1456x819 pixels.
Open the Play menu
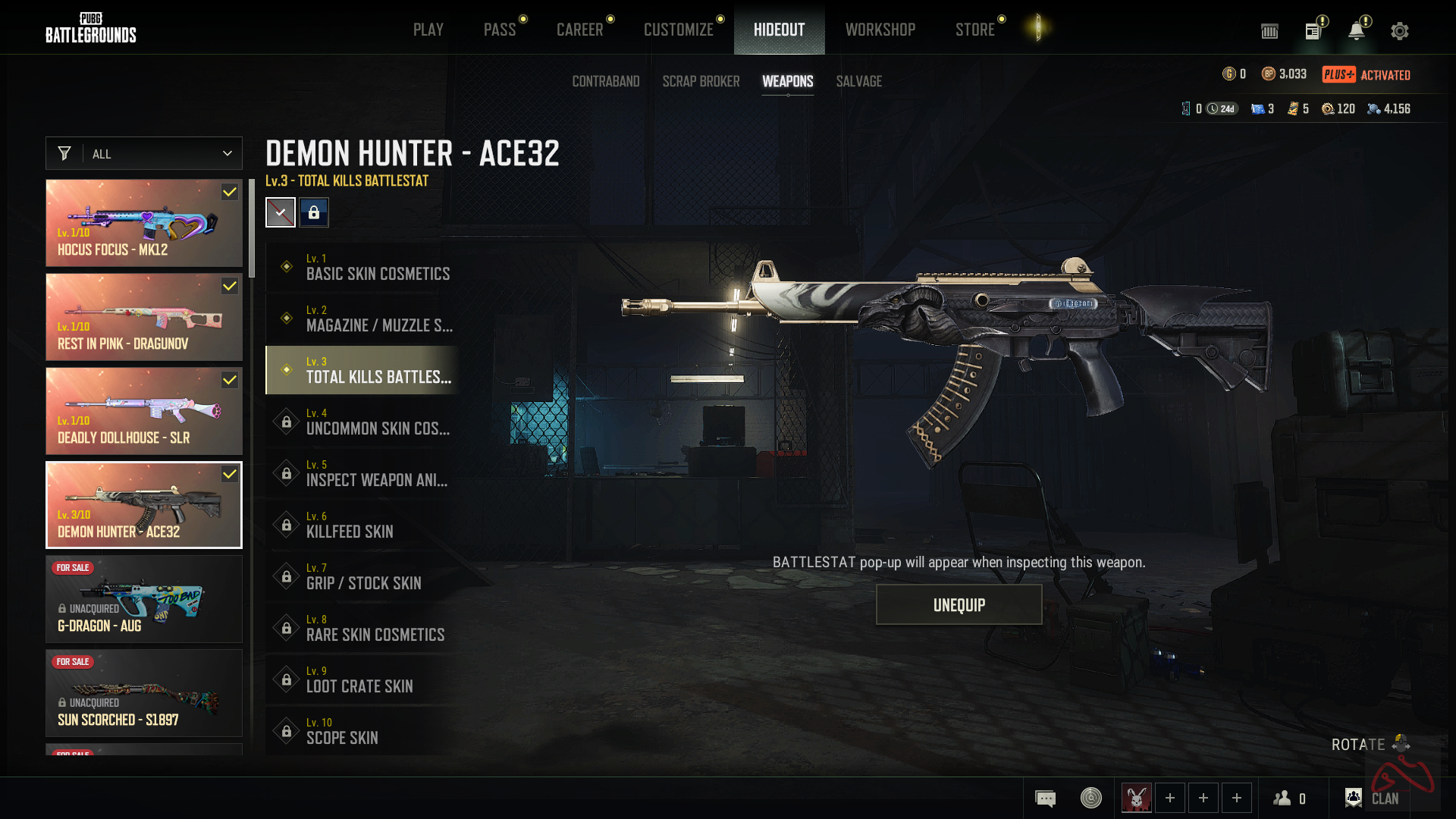tap(428, 30)
